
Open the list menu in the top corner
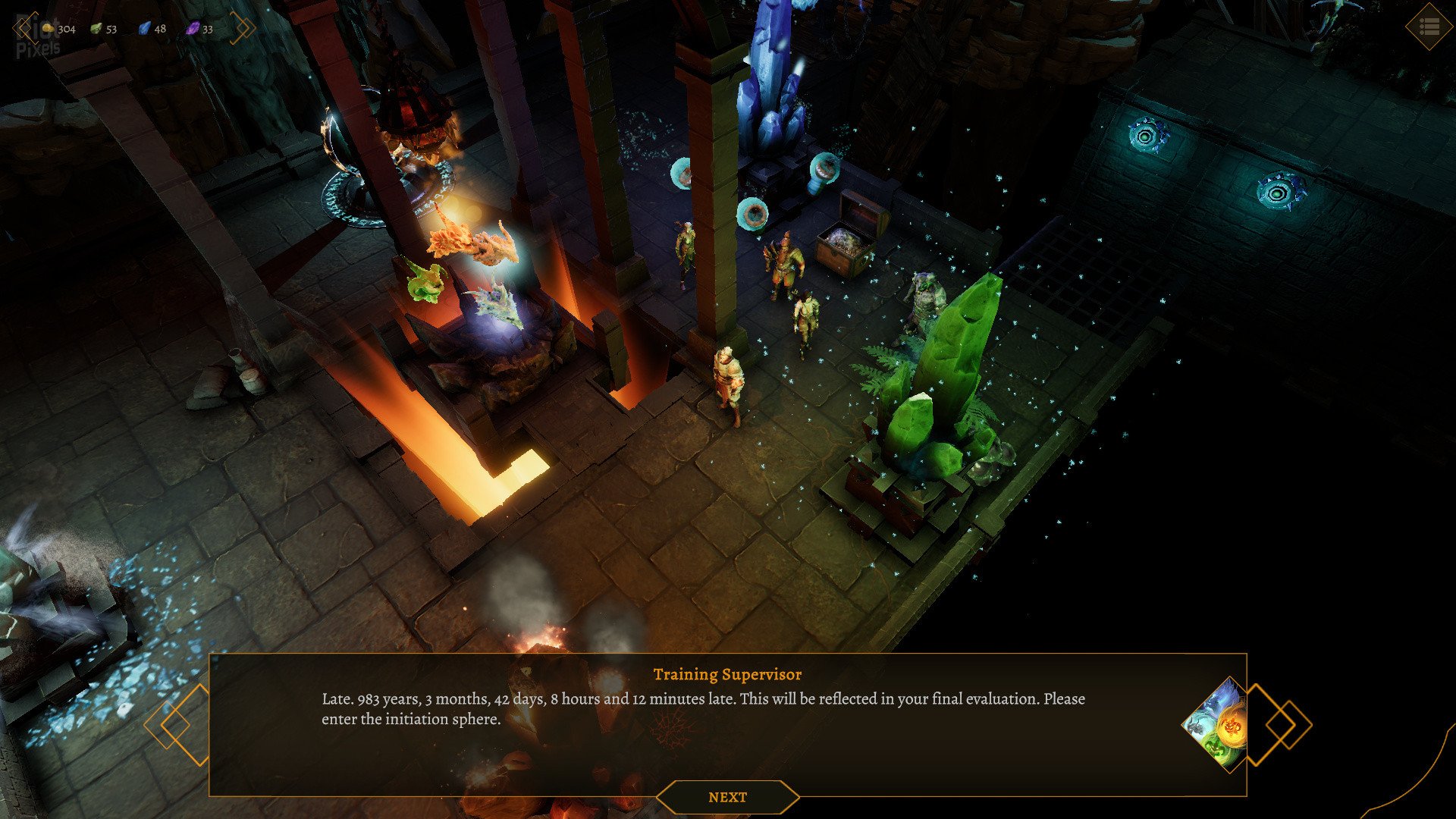1429,27
